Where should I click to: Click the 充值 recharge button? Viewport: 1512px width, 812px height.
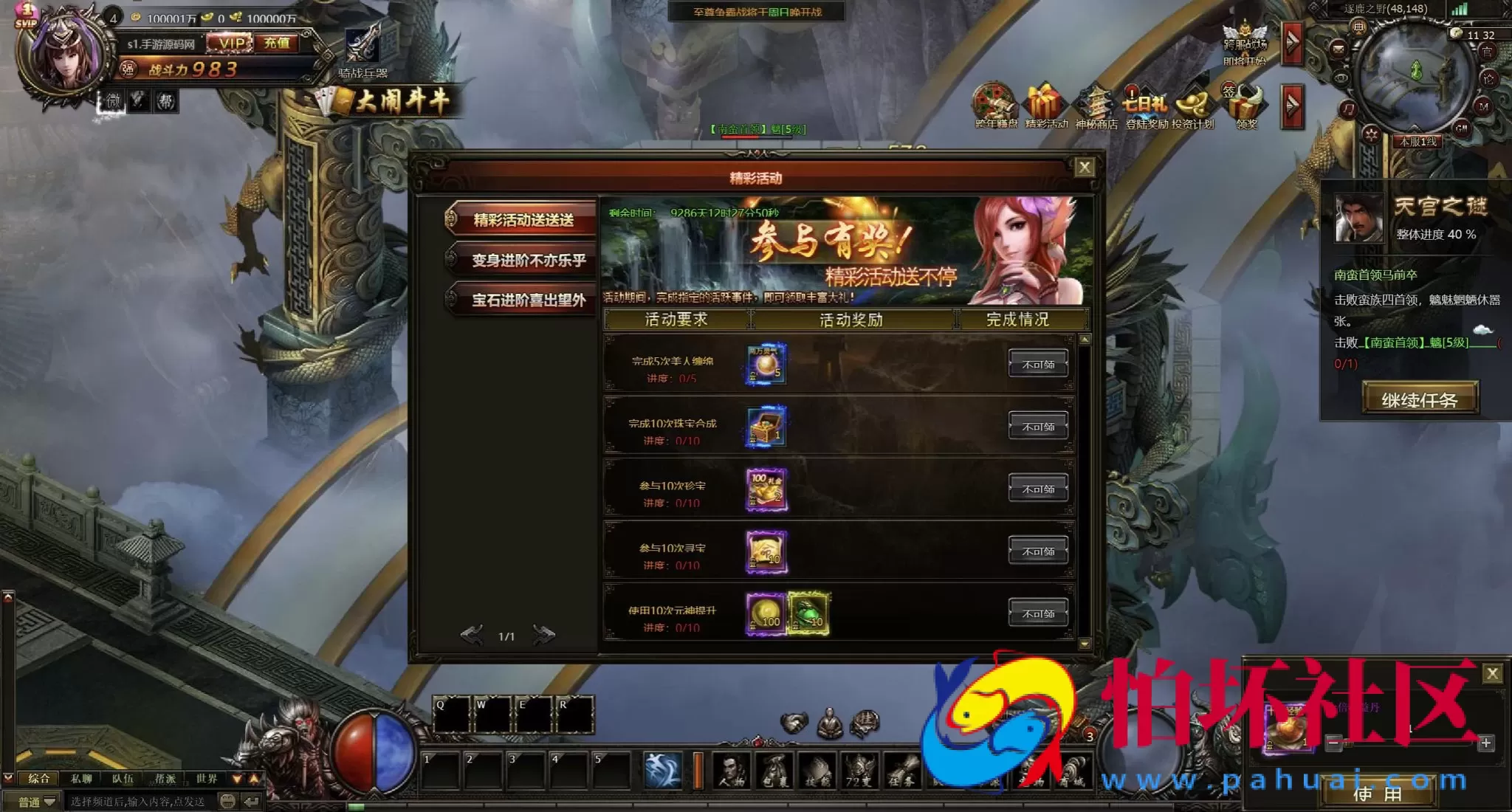click(x=278, y=44)
